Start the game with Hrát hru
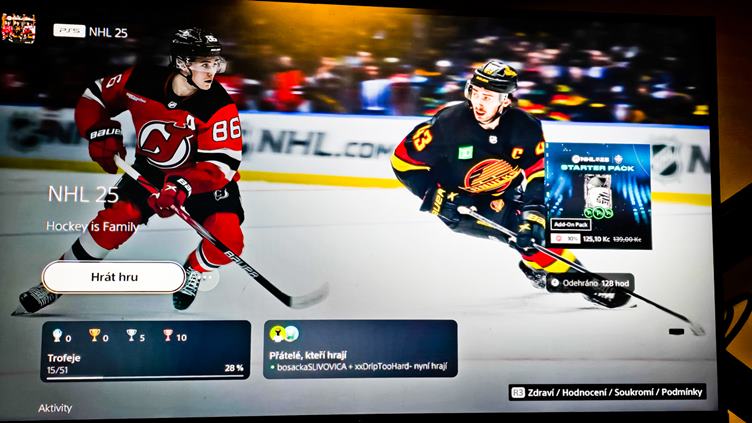 [114, 277]
